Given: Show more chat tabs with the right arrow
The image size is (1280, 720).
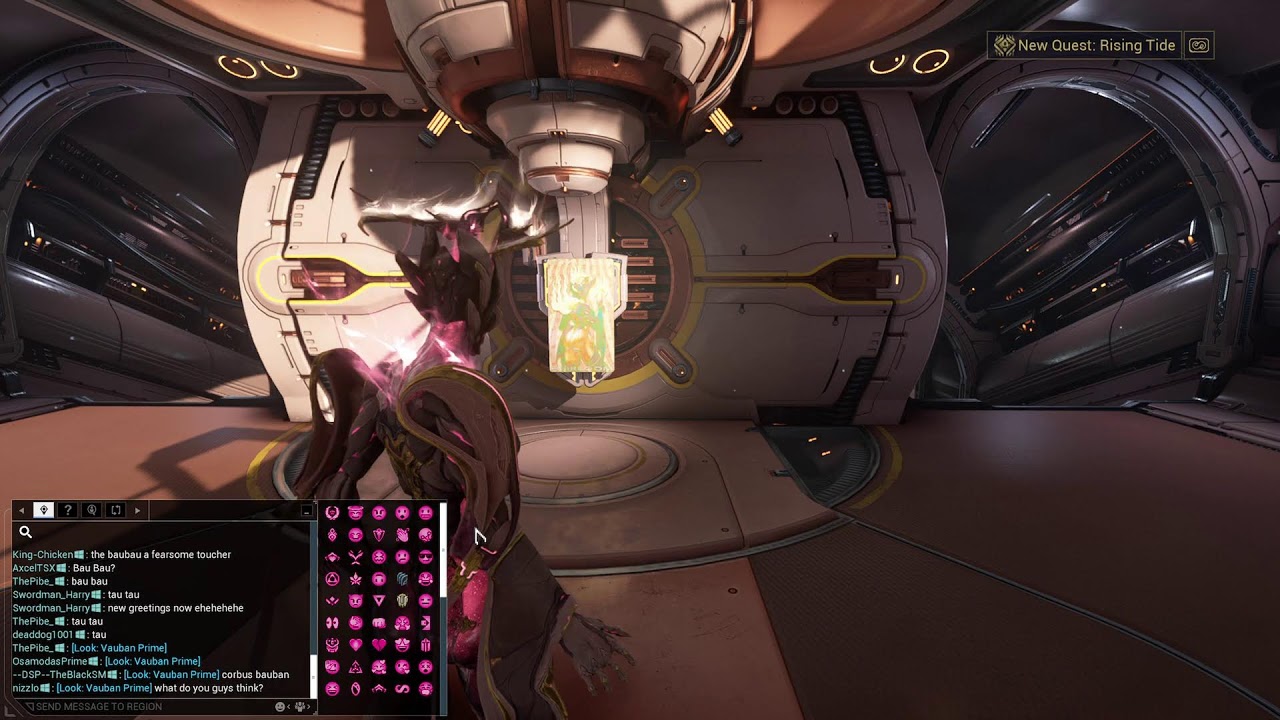Looking at the screenshot, I should click(x=138, y=511).
